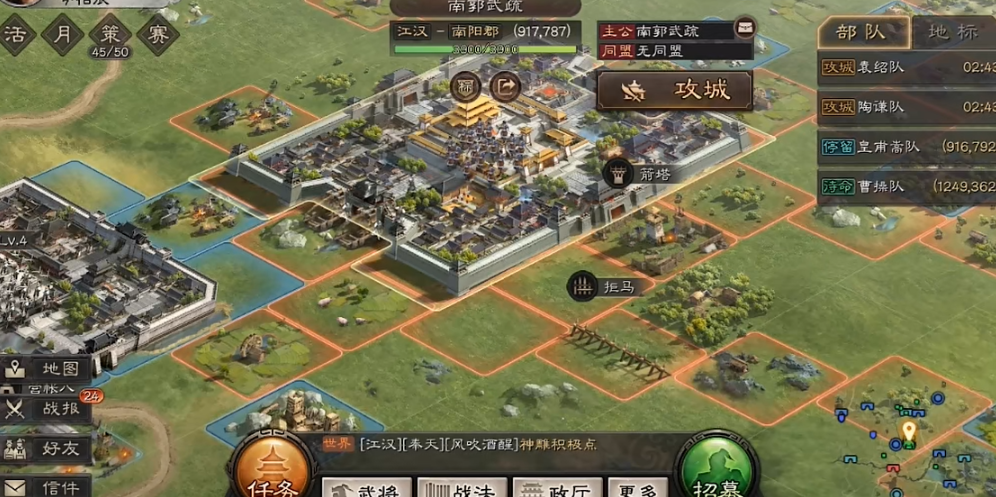Screen dimensions: 996x497
Task: Open the 战法 tactics panel
Action: coord(456,488)
